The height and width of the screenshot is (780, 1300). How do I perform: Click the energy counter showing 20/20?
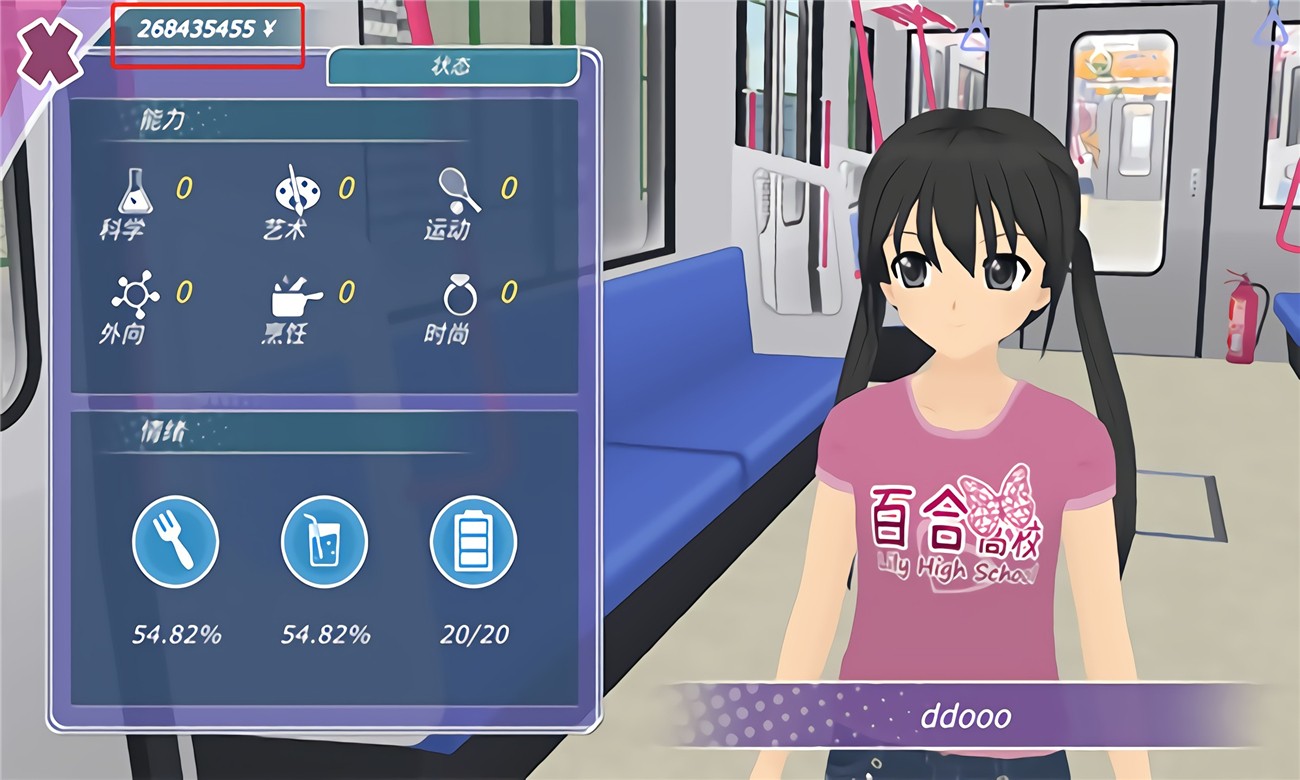tap(472, 633)
